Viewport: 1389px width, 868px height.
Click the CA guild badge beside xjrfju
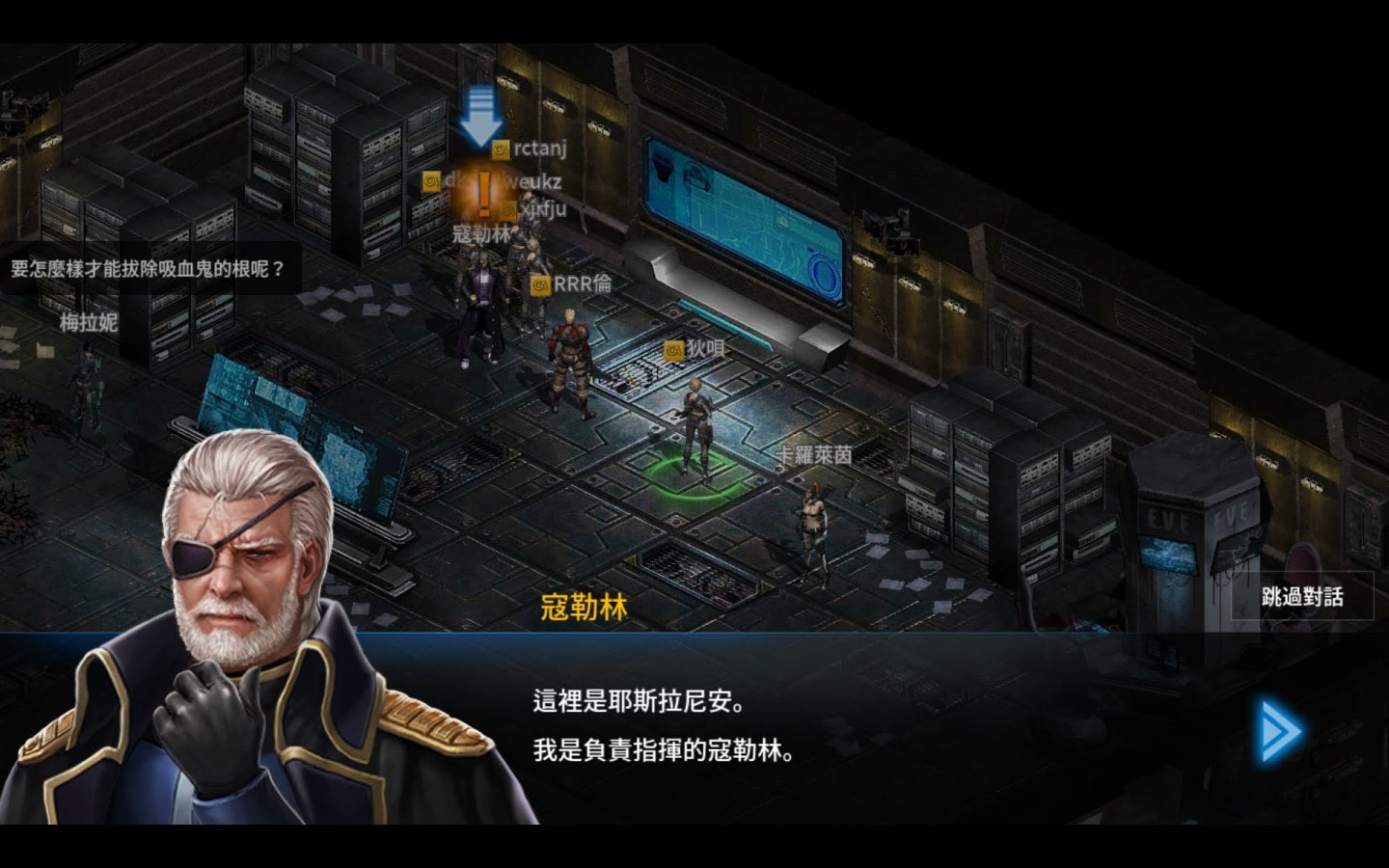pos(505,210)
